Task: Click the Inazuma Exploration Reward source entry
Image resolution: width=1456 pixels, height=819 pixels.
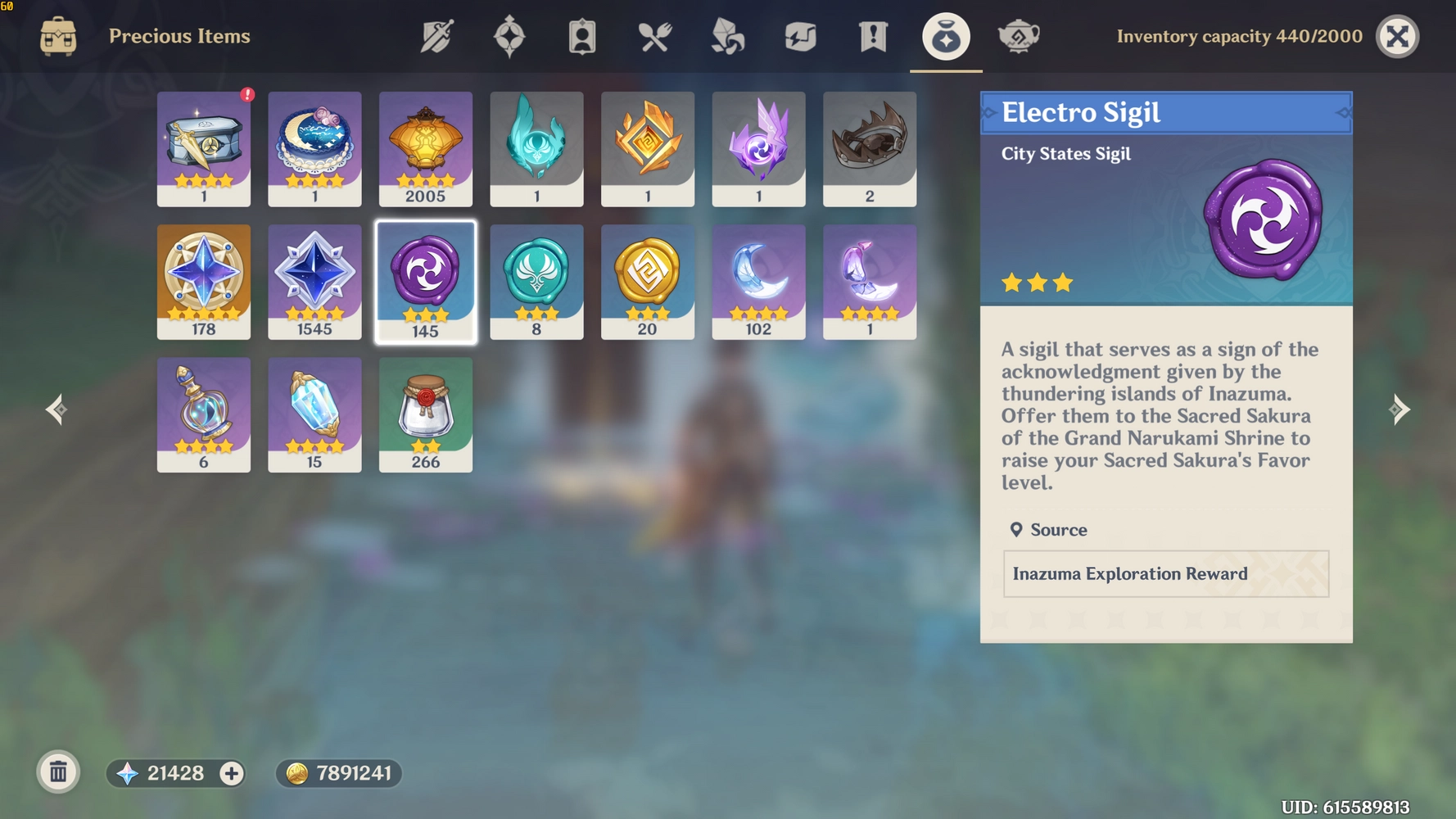Action: 1164,574
